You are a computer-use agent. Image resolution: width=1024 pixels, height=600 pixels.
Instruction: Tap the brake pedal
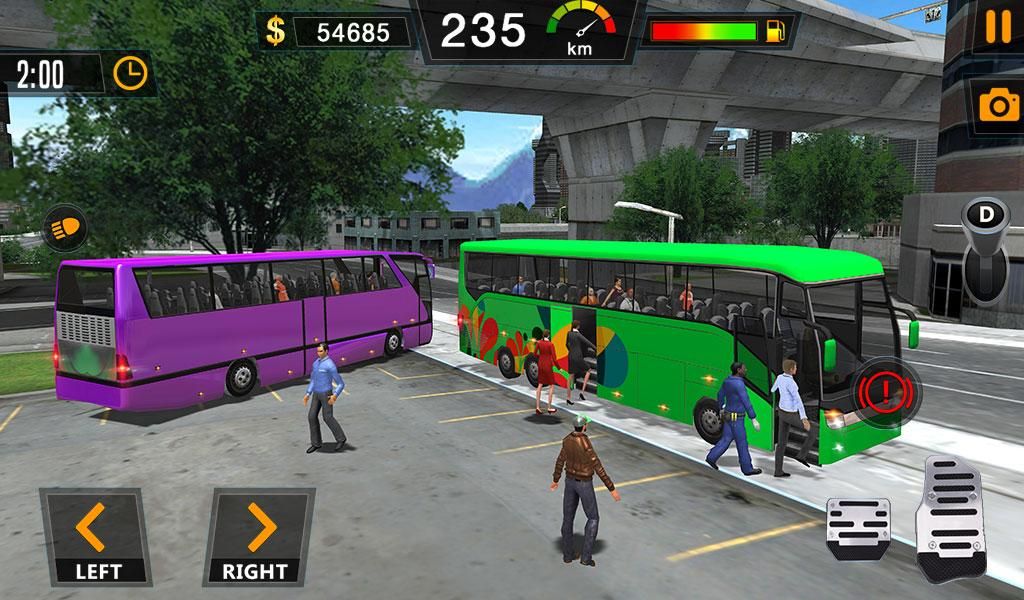pos(858,528)
